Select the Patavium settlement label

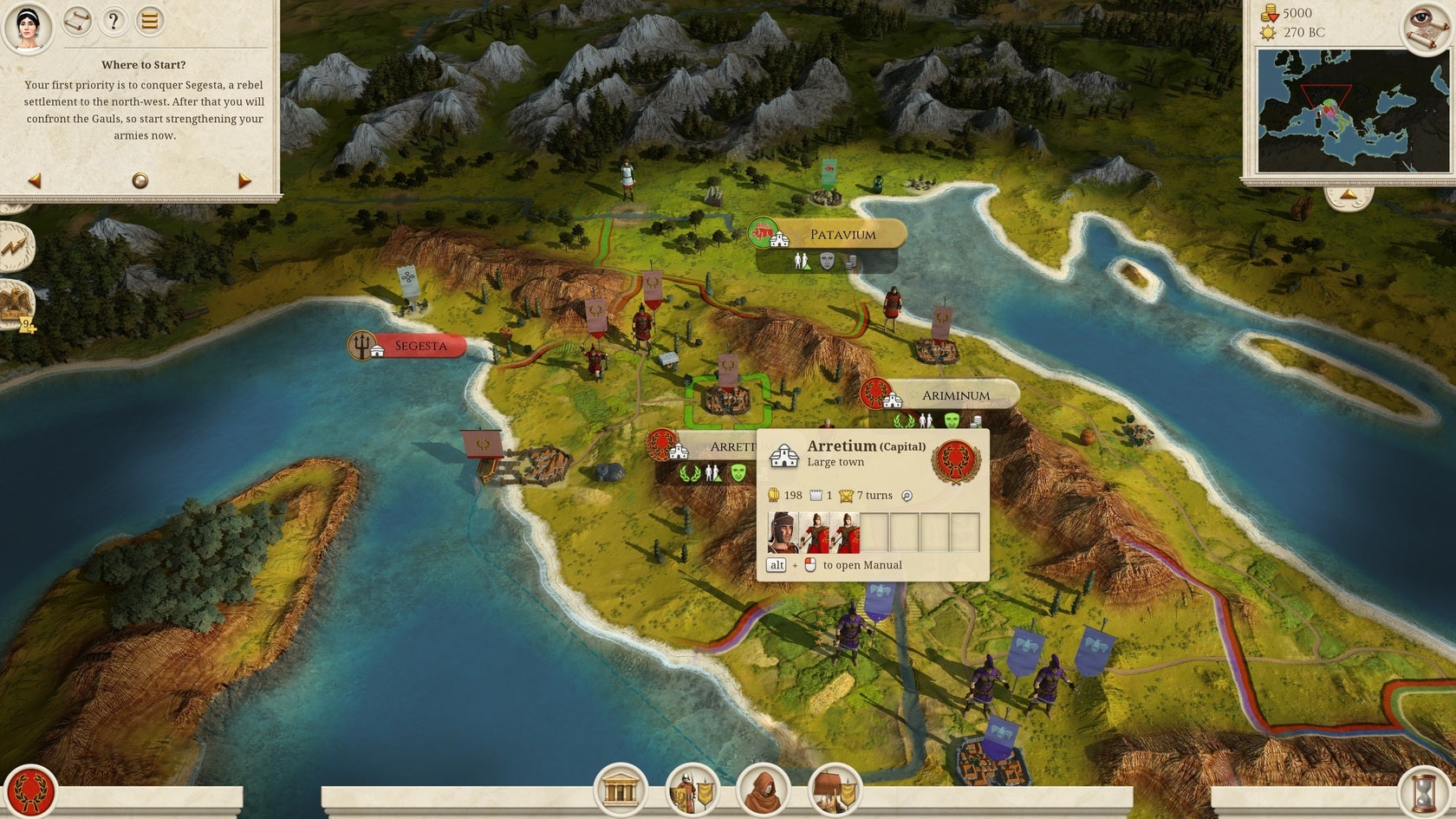[x=842, y=234]
